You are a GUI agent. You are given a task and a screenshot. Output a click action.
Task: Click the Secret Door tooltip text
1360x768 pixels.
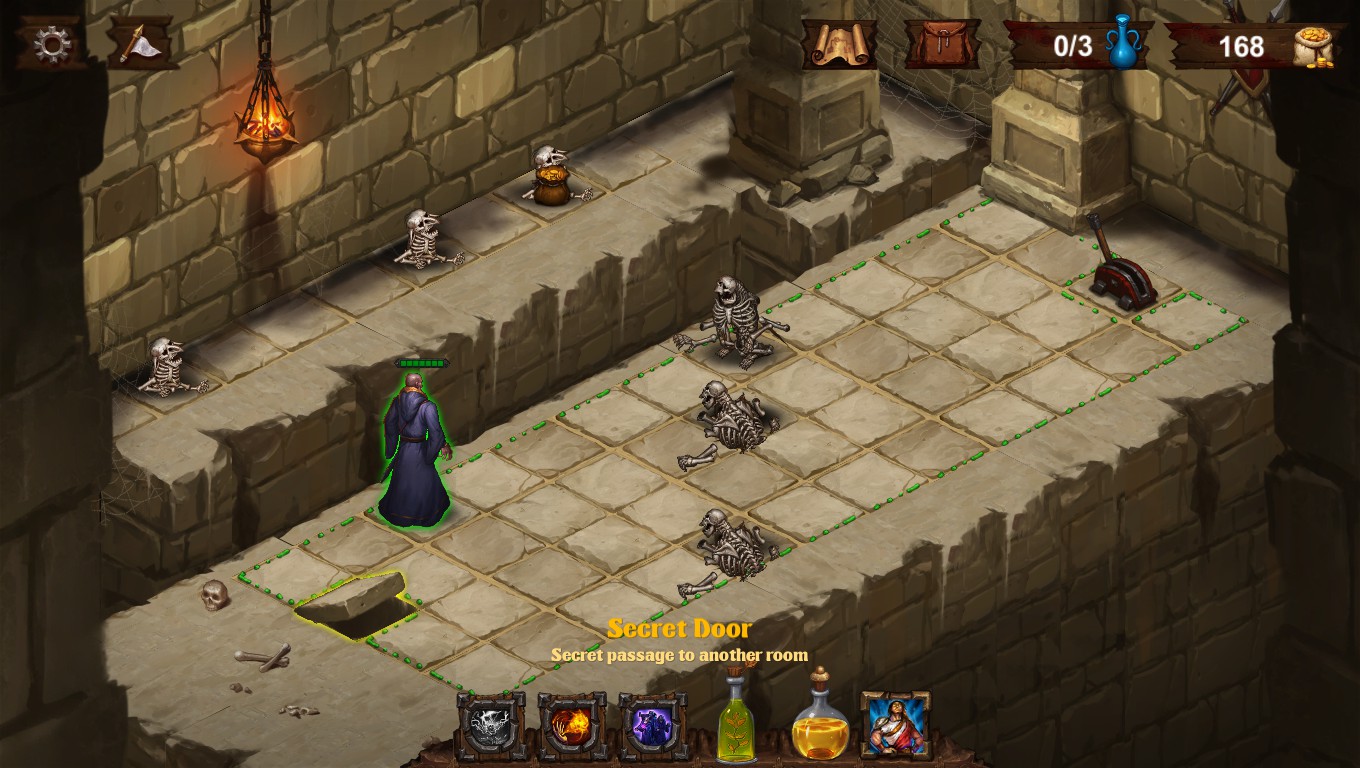pyautogui.click(x=680, y=628)
